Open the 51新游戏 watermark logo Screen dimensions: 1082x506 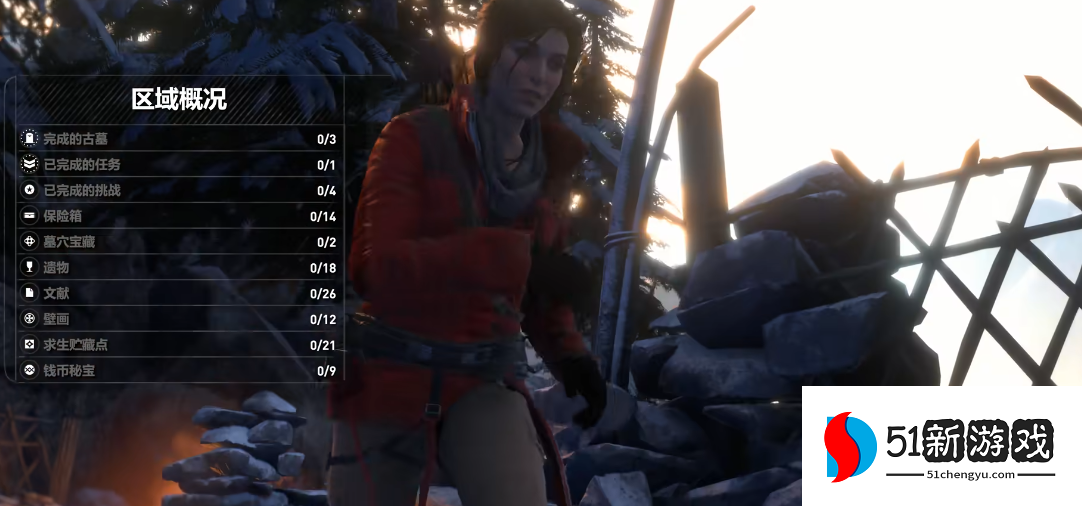(x=940, y=446)
